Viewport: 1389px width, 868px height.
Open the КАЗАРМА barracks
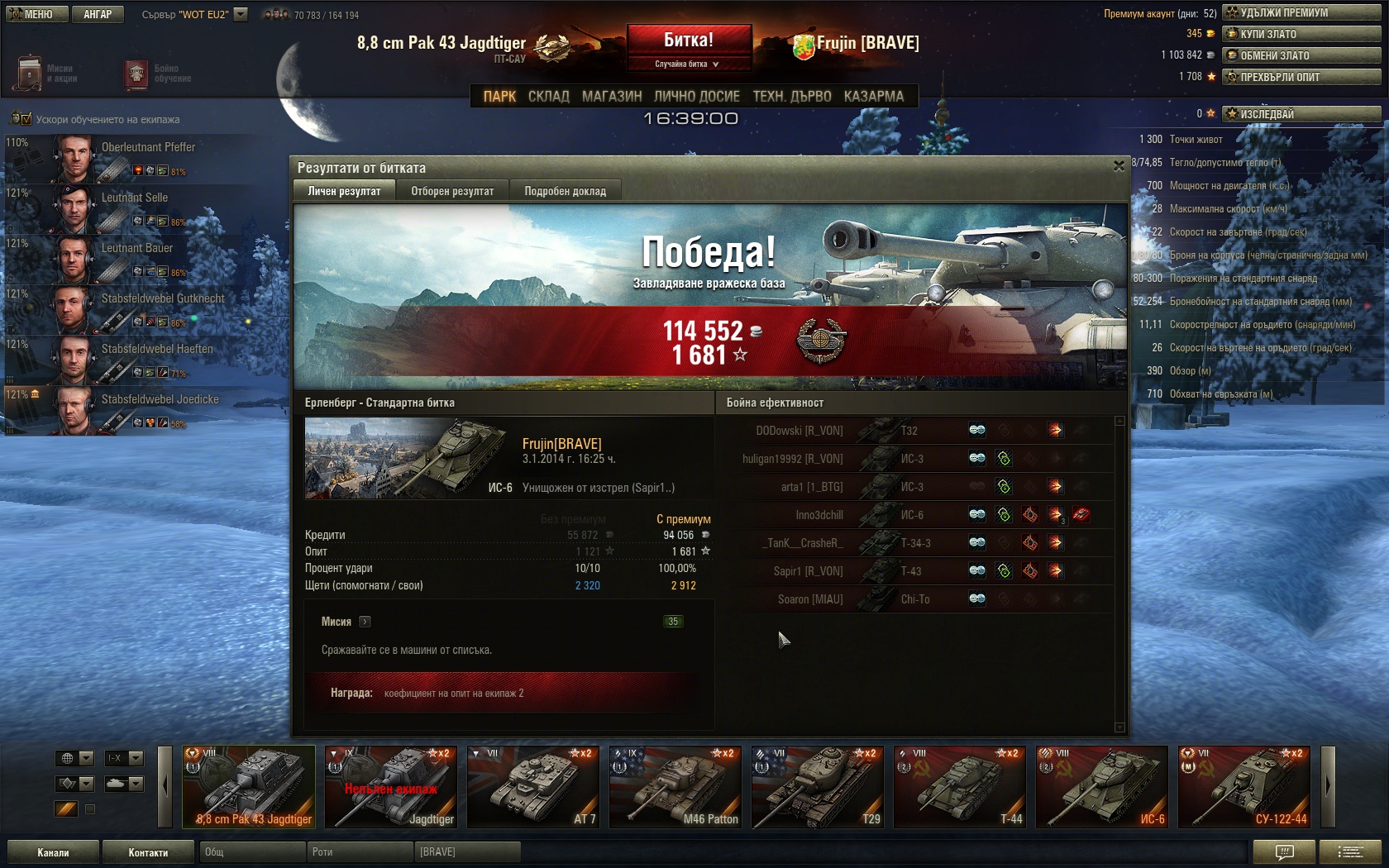coord(873,97)
